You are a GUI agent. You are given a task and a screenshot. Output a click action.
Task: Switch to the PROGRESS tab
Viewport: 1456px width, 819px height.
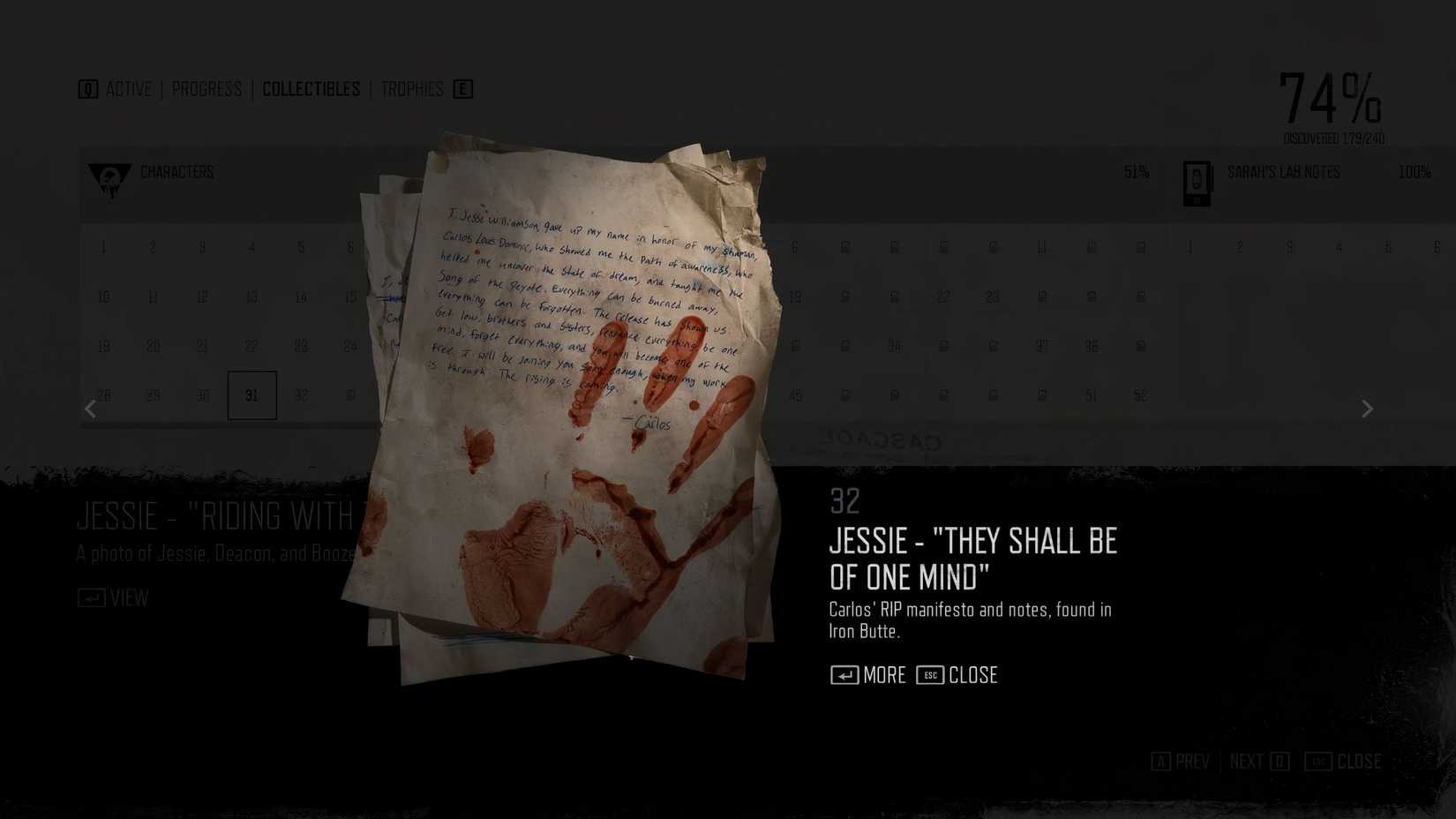tap(206, 88)
